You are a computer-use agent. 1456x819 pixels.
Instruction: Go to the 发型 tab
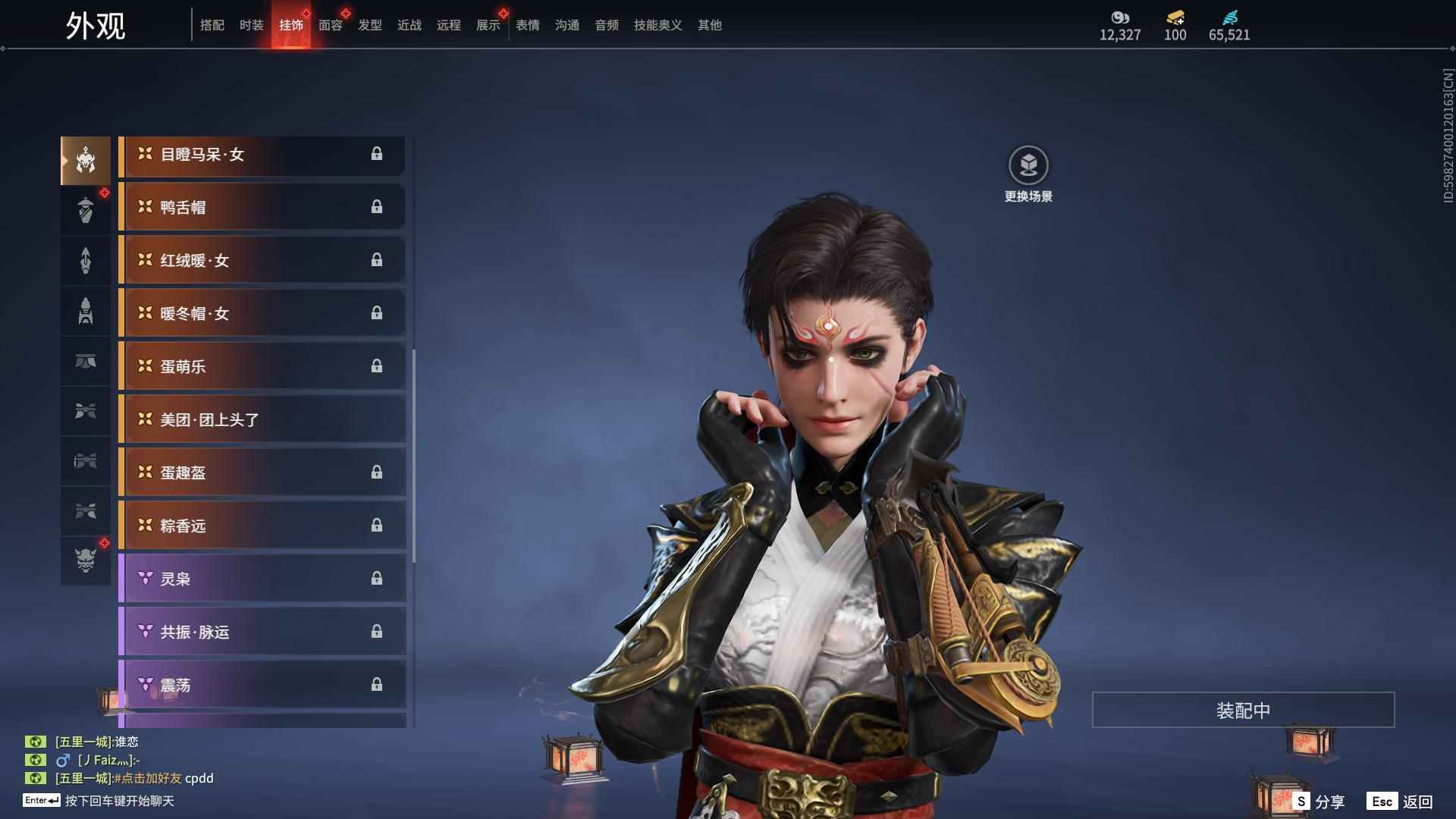pyautogui.click(x=370, y=25)
